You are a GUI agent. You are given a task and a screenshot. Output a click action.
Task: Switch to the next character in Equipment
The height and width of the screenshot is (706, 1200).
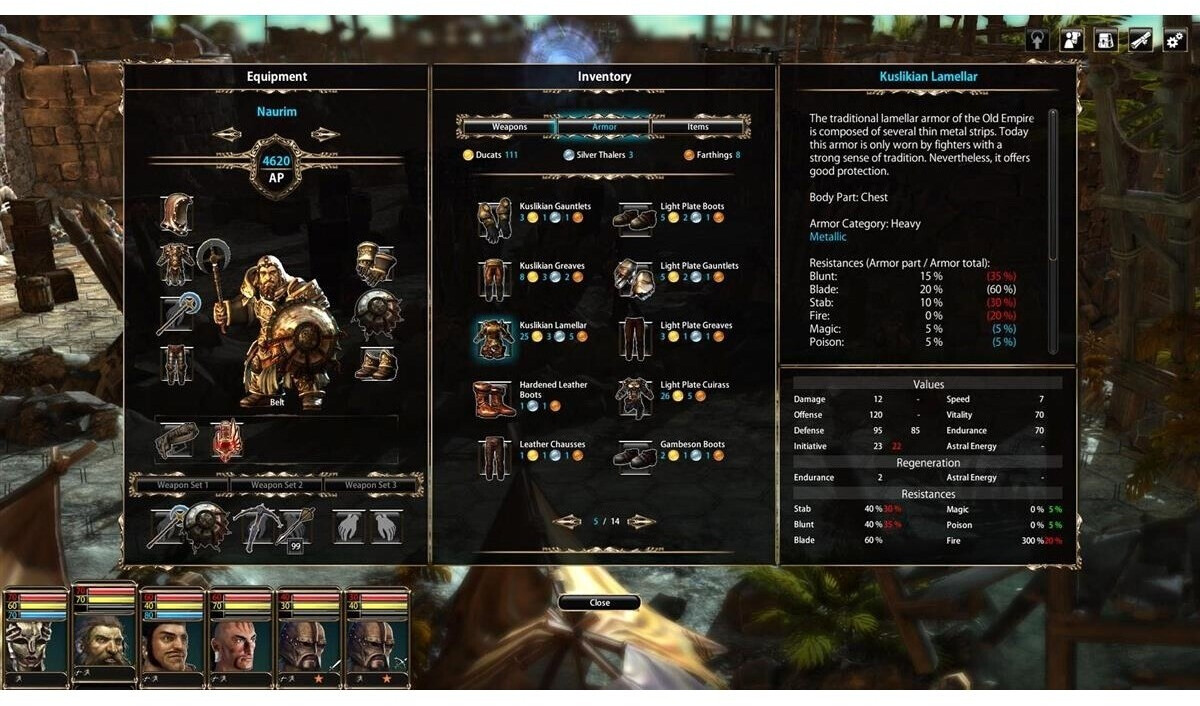pos(324,135)
